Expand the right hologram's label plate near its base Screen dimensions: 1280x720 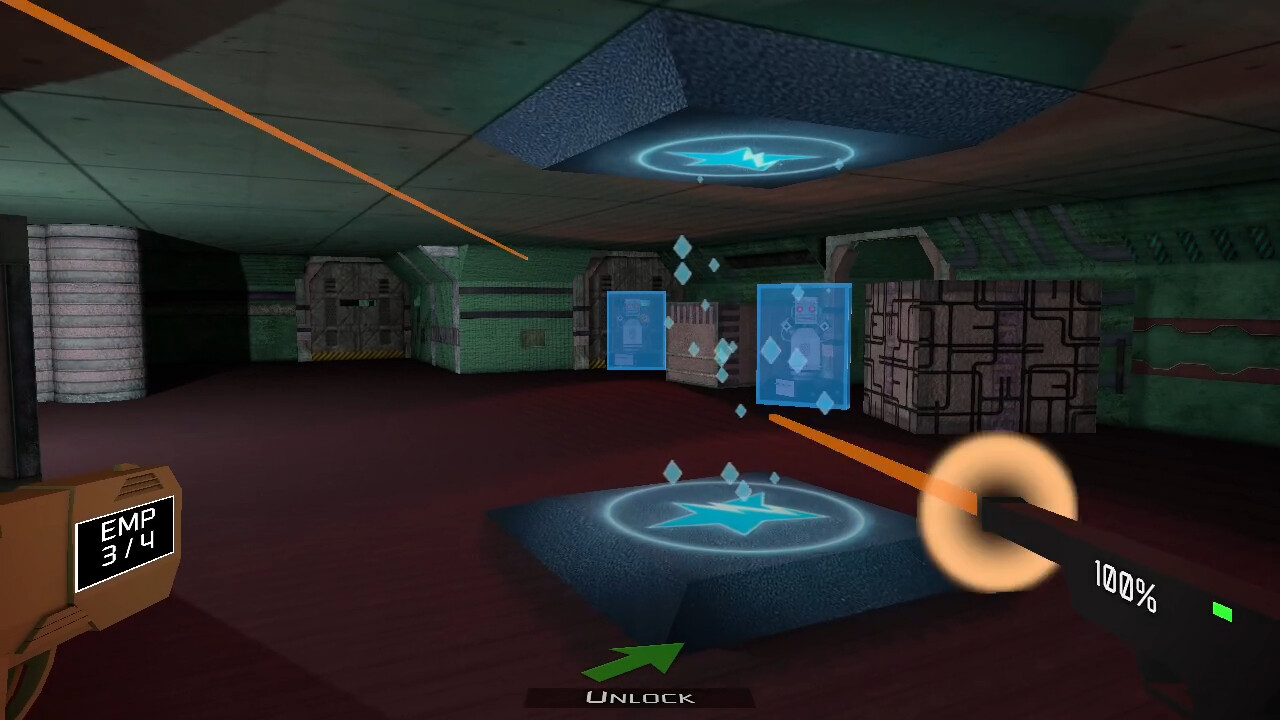(x=786, y=385)
